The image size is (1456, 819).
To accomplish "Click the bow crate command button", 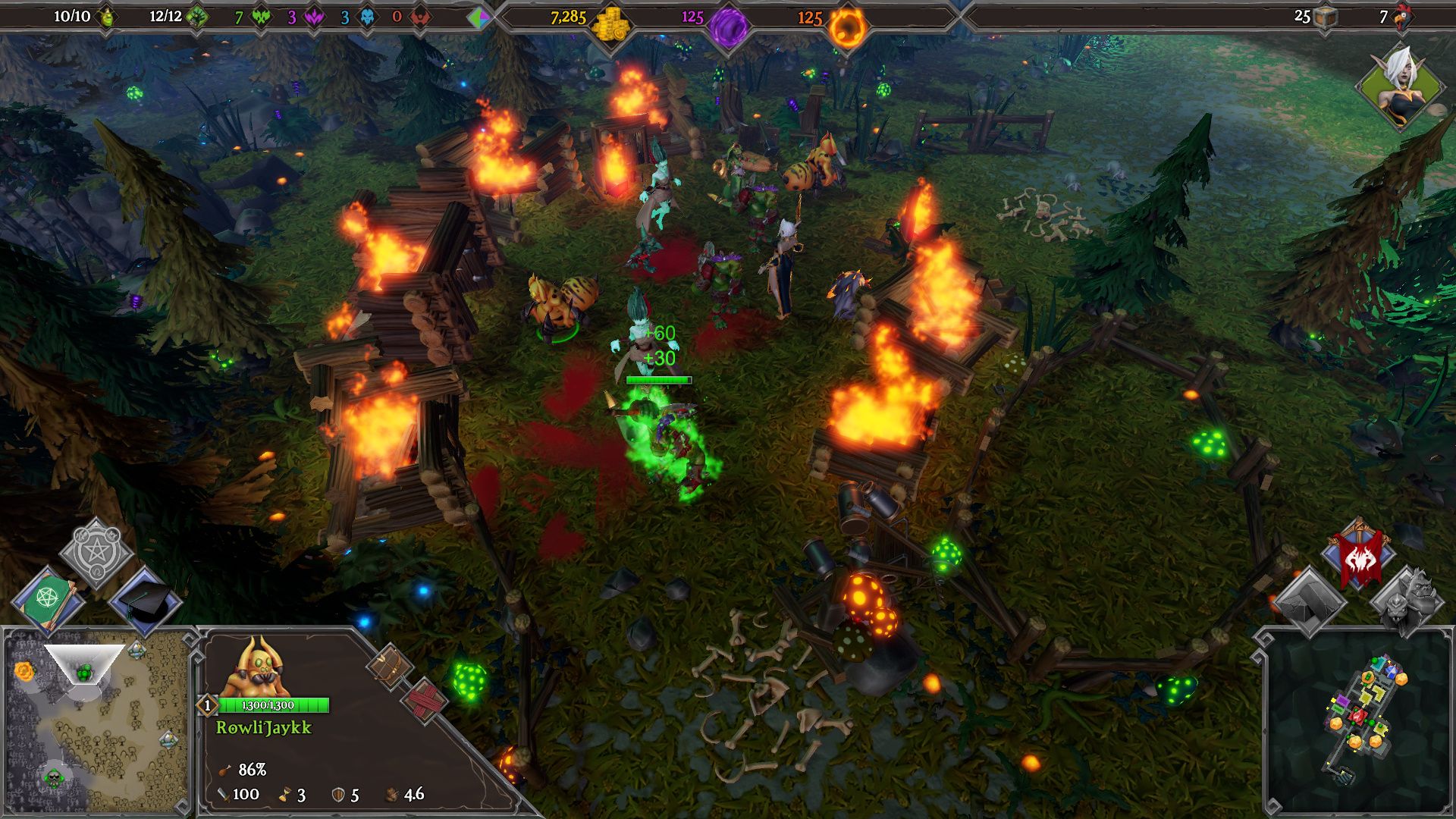I will tap(391, 665).
